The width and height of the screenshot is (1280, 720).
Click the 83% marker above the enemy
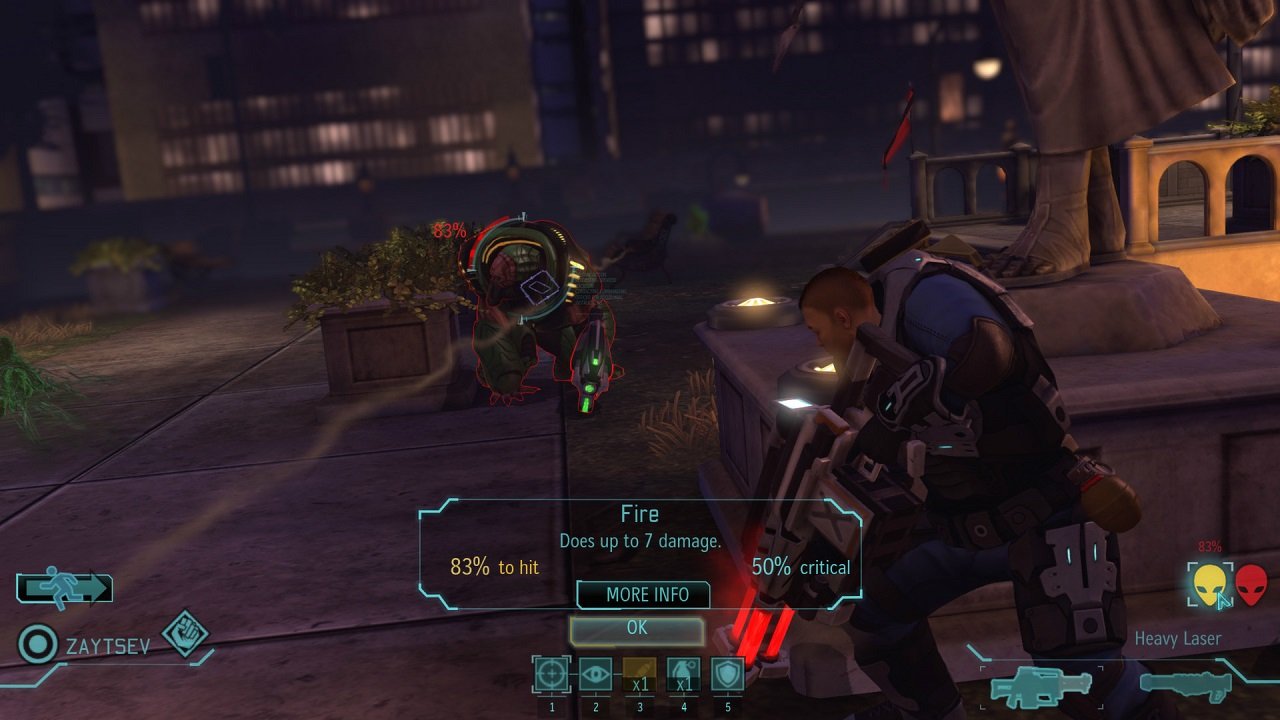tap(448, 231)
